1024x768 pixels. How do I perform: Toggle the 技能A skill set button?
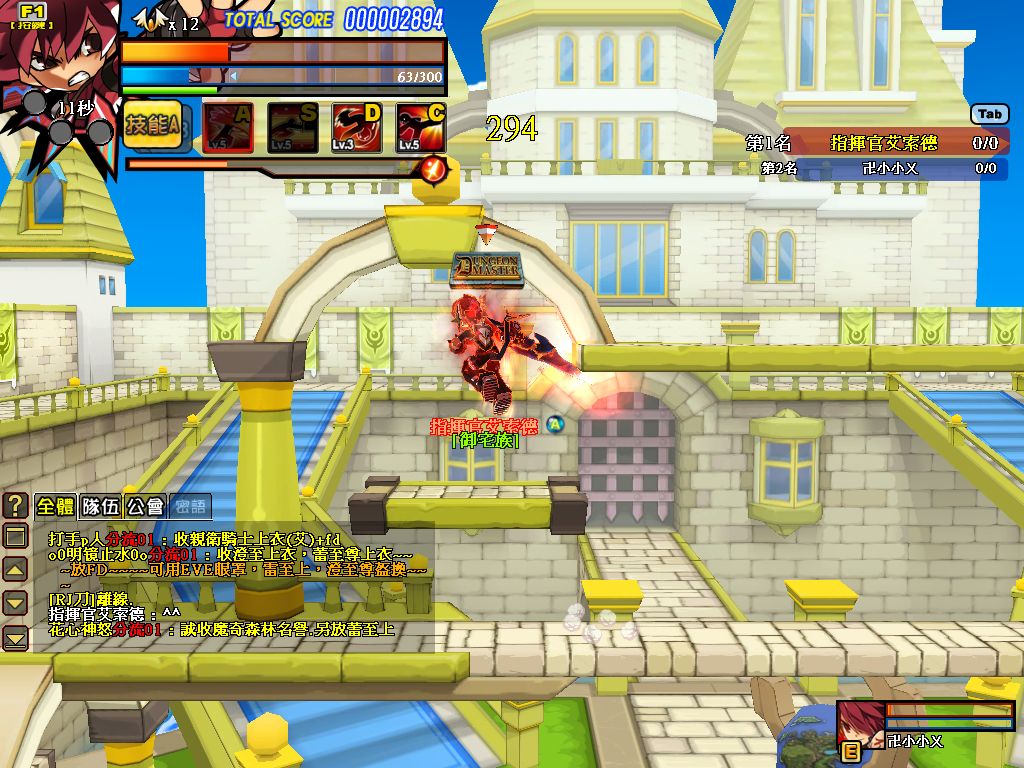point(152,126)
